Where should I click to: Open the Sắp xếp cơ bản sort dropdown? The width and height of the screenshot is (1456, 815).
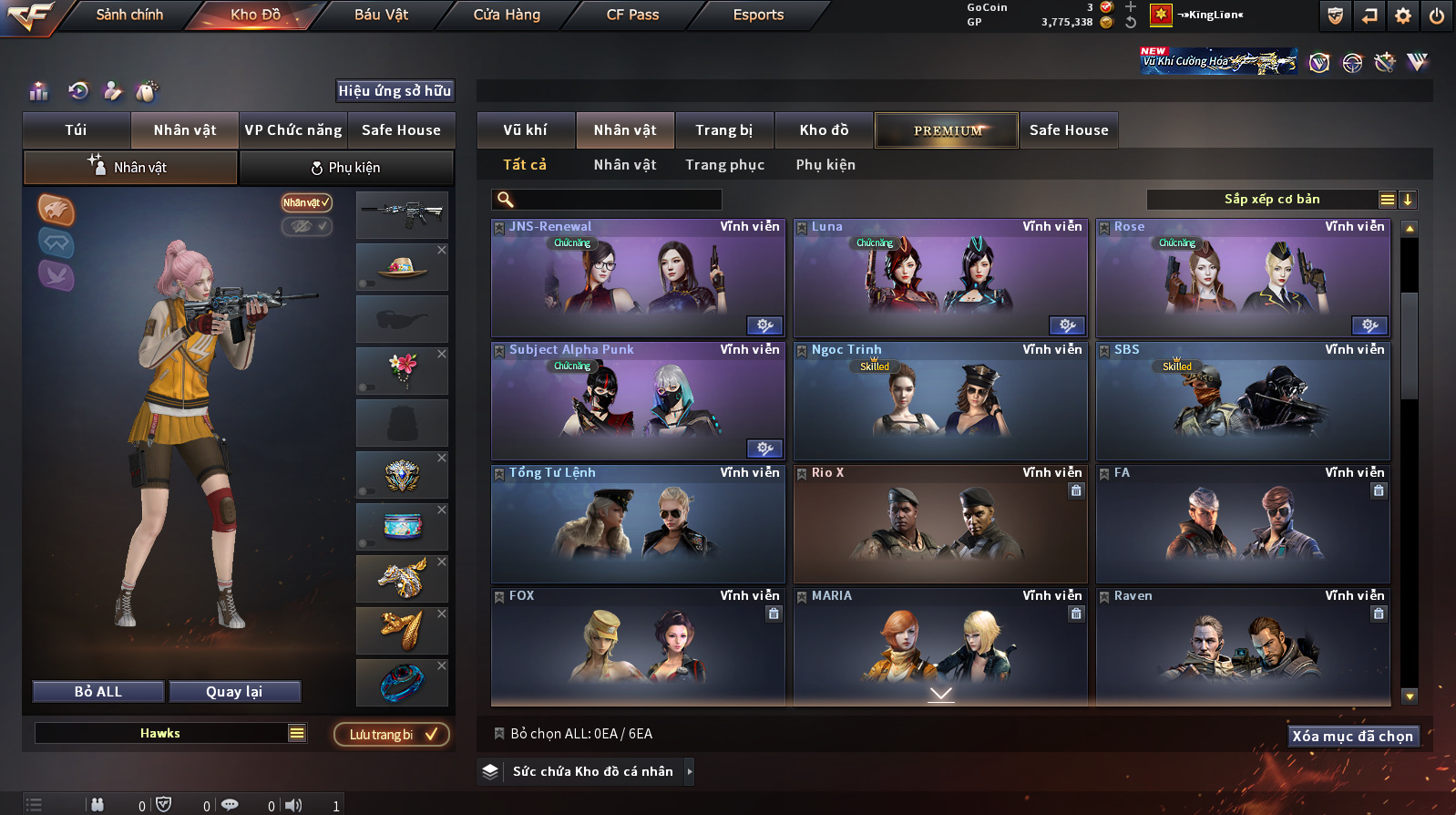pos(1272,200)
